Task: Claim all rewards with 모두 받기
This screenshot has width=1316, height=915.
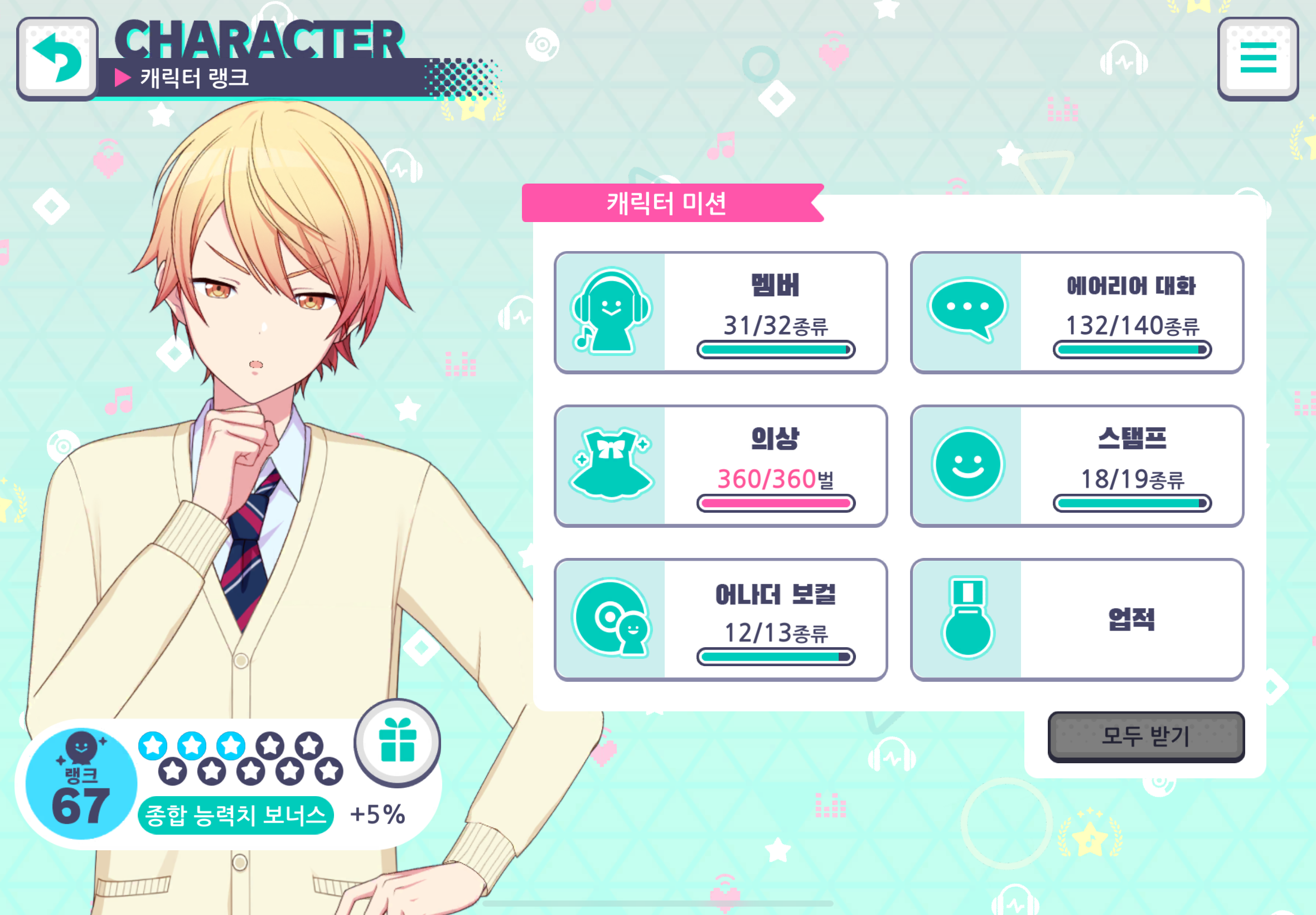Action: [x=1146, y=736]
